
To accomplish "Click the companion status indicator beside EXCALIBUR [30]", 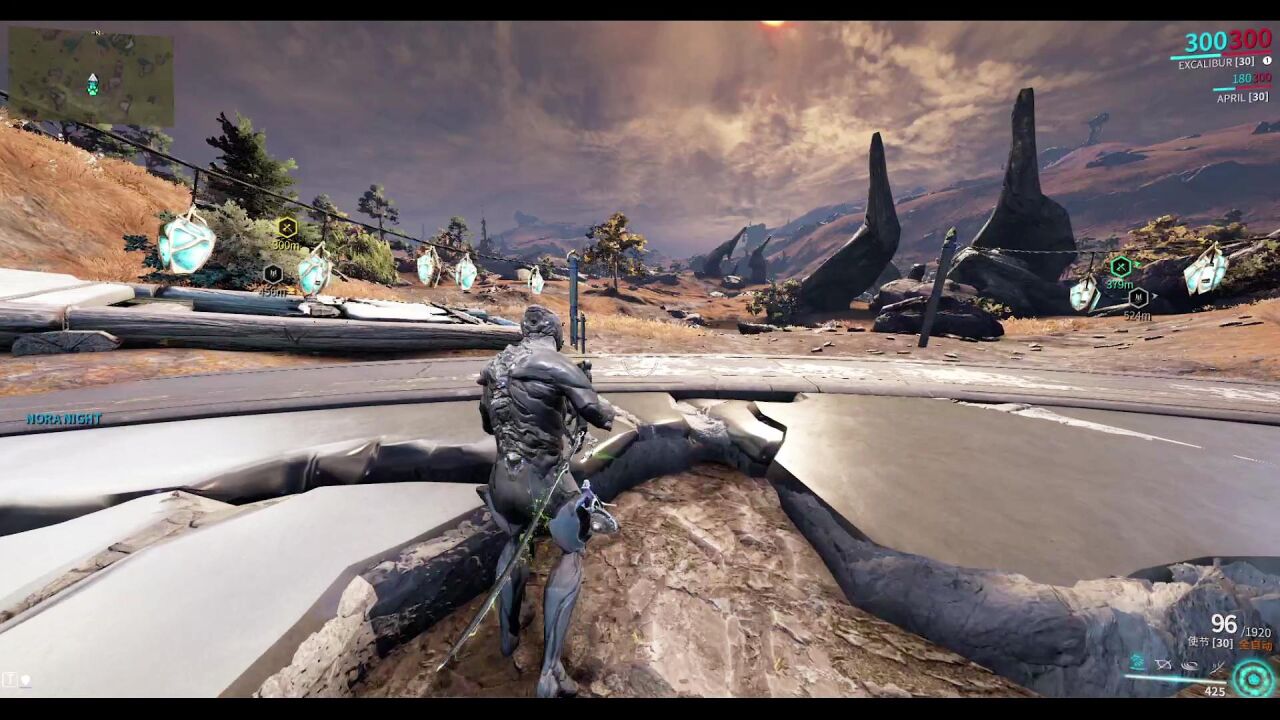I will click(x=1268, y=62).
